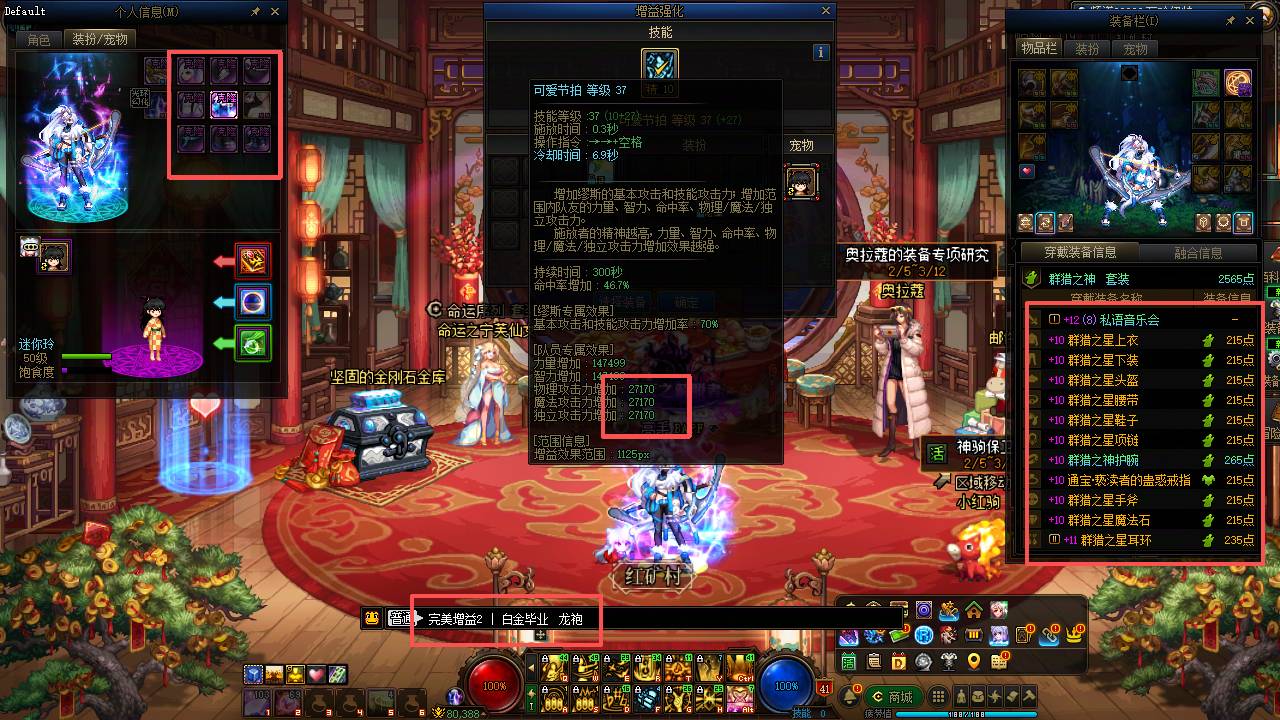1280x720 pixels.
Task: Switch to the 宠物 tab in 增益强化 window
Action: point(803,144)
